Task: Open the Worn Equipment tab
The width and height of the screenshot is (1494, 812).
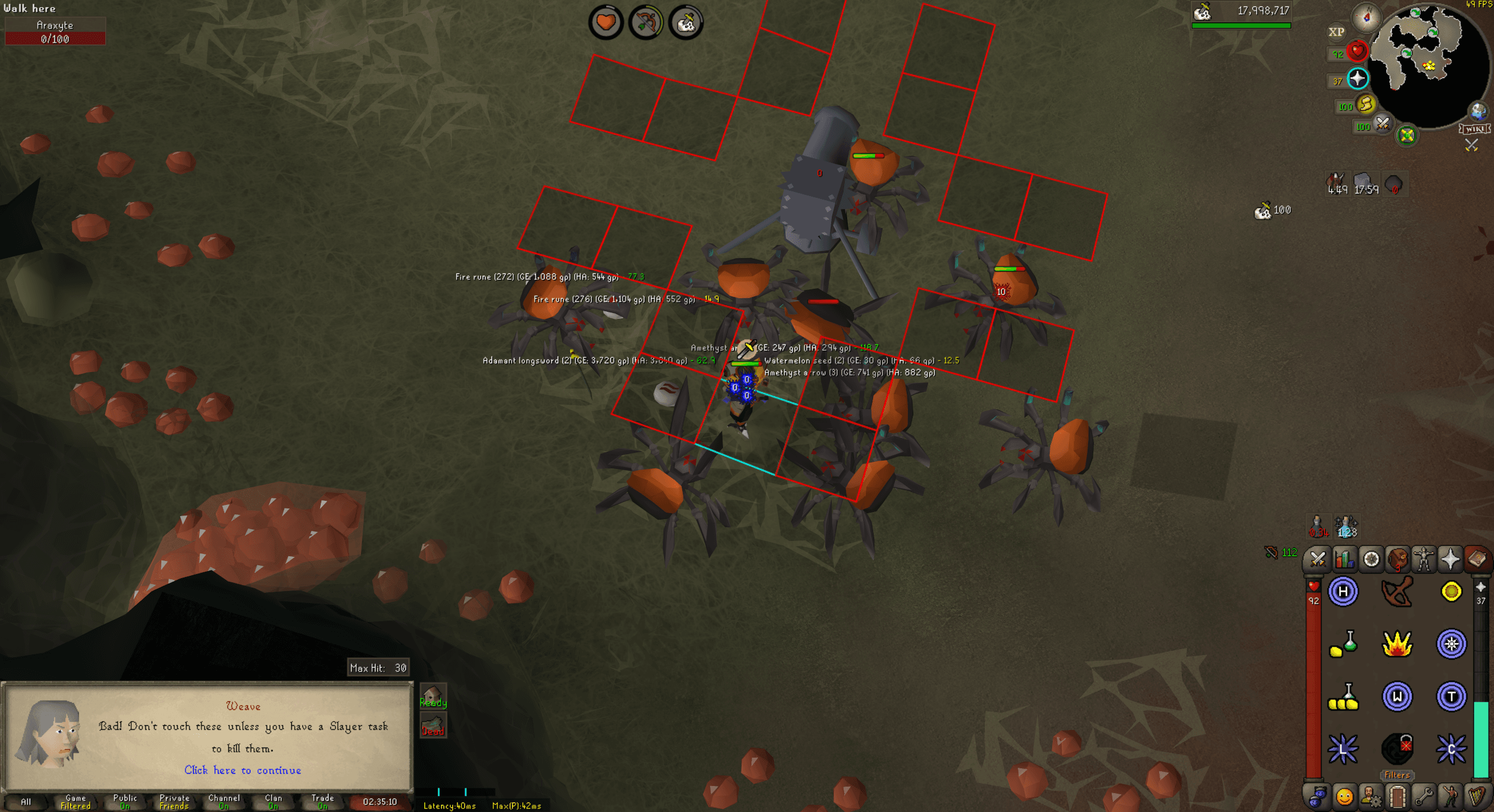Action: pos(1425,560)
